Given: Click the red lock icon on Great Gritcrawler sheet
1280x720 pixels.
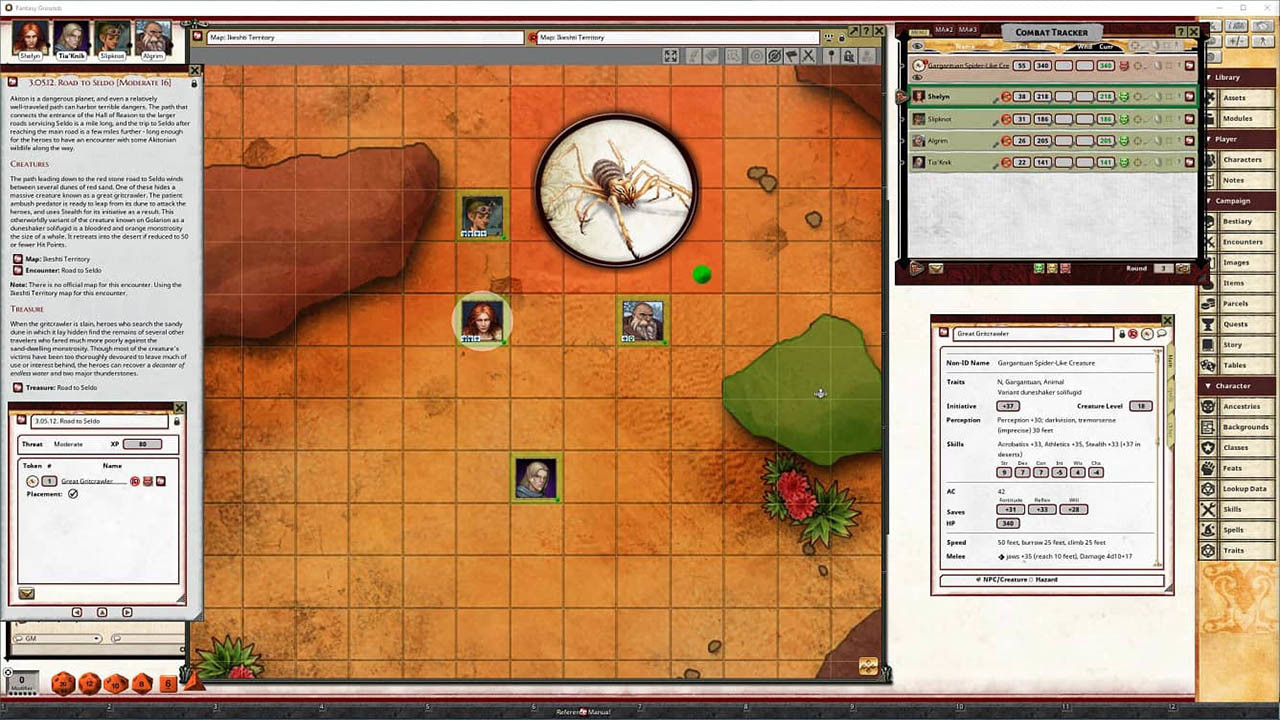Looking at the screenshot, I should (1132, 332).
